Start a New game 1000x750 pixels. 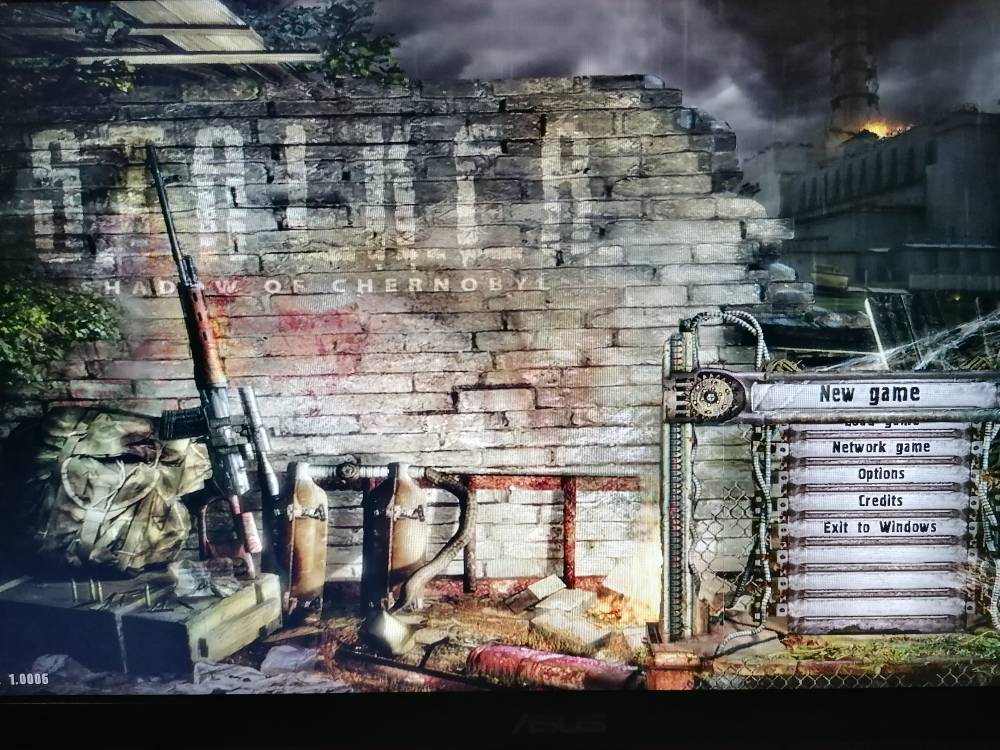[868, 394]
